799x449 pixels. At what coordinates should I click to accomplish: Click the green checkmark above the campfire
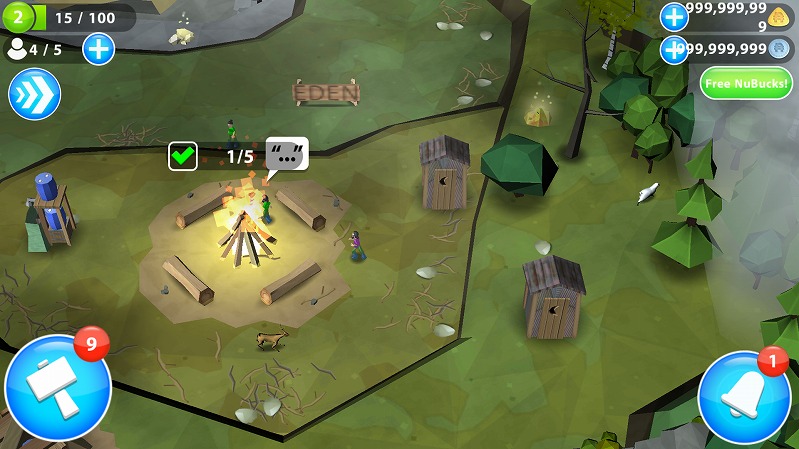coord(182,156)
